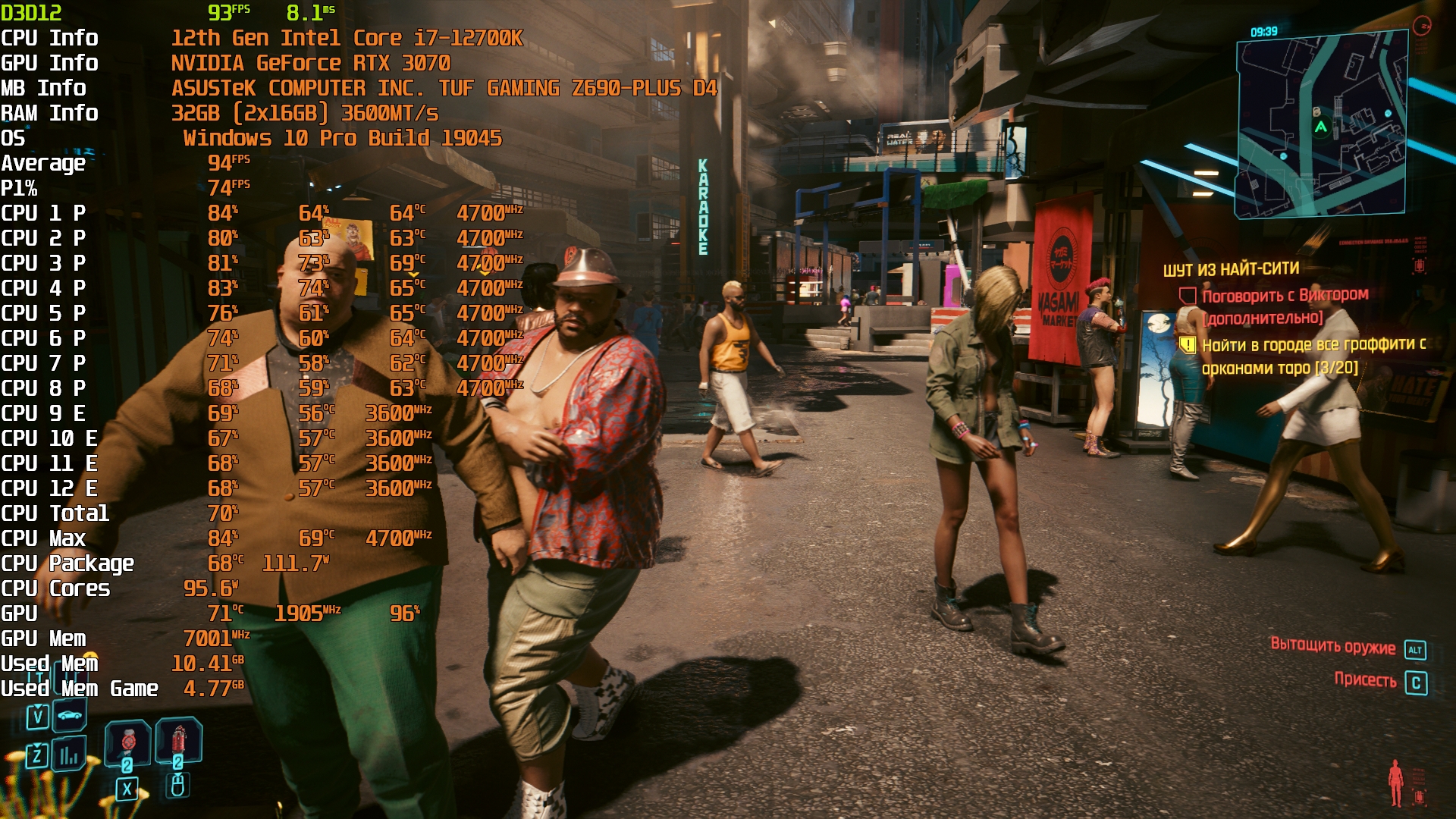Click the 'Поговорить с Виктором' objective

tap(1285, 296)
